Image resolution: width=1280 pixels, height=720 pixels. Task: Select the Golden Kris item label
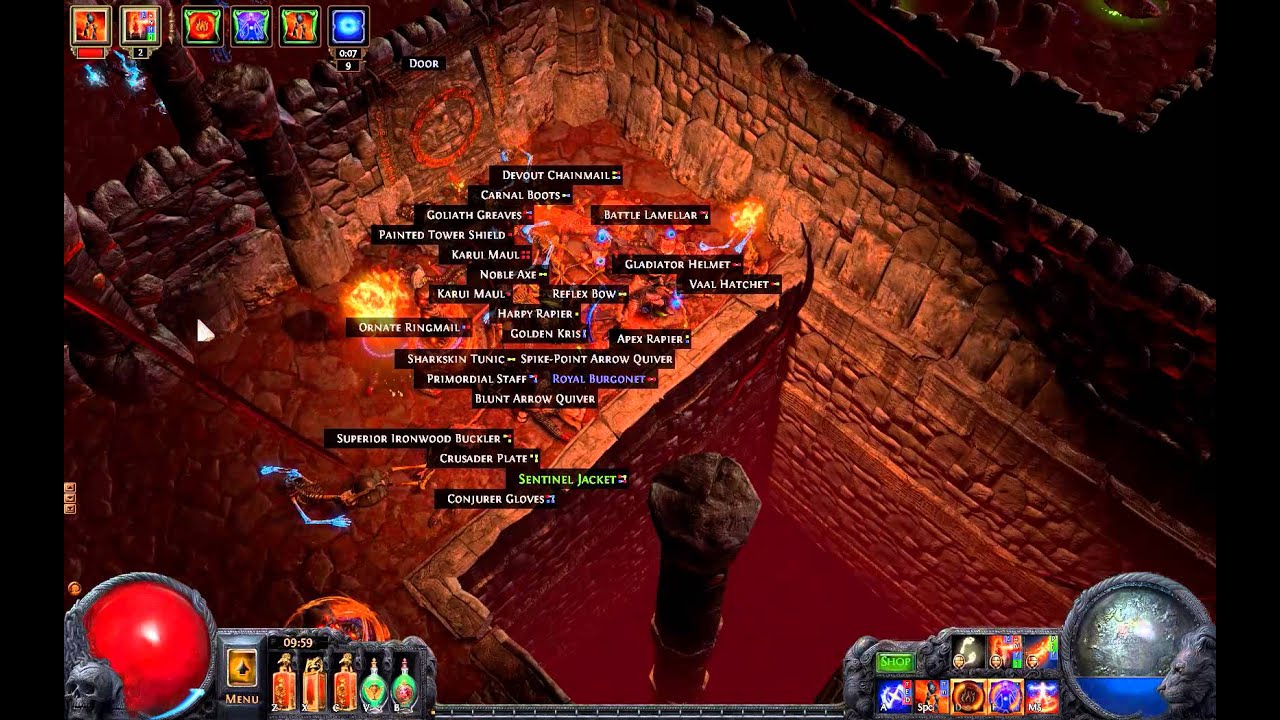(x=545, y=334)
